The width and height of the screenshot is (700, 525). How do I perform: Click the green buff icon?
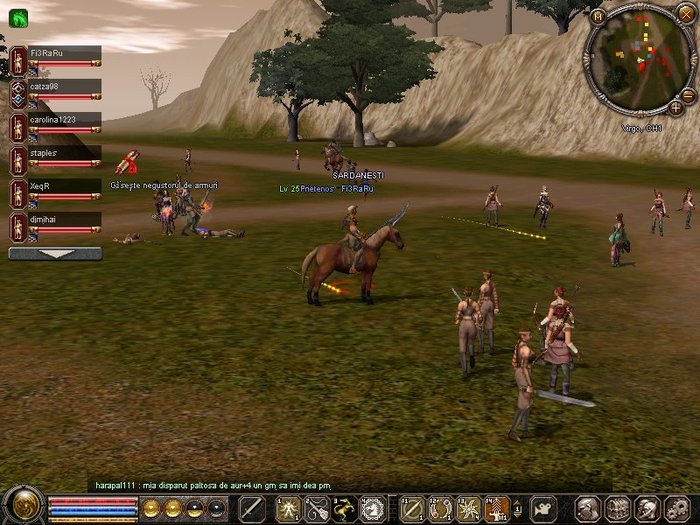17,17
